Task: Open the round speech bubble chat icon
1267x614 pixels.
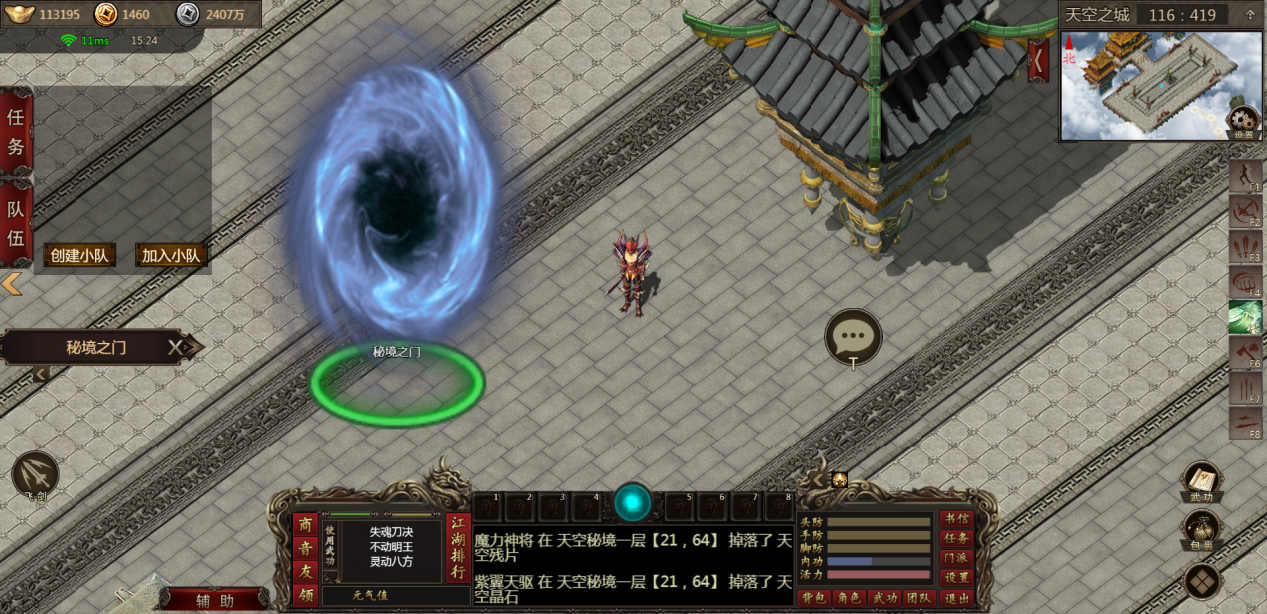Action: tap(853, 336)
